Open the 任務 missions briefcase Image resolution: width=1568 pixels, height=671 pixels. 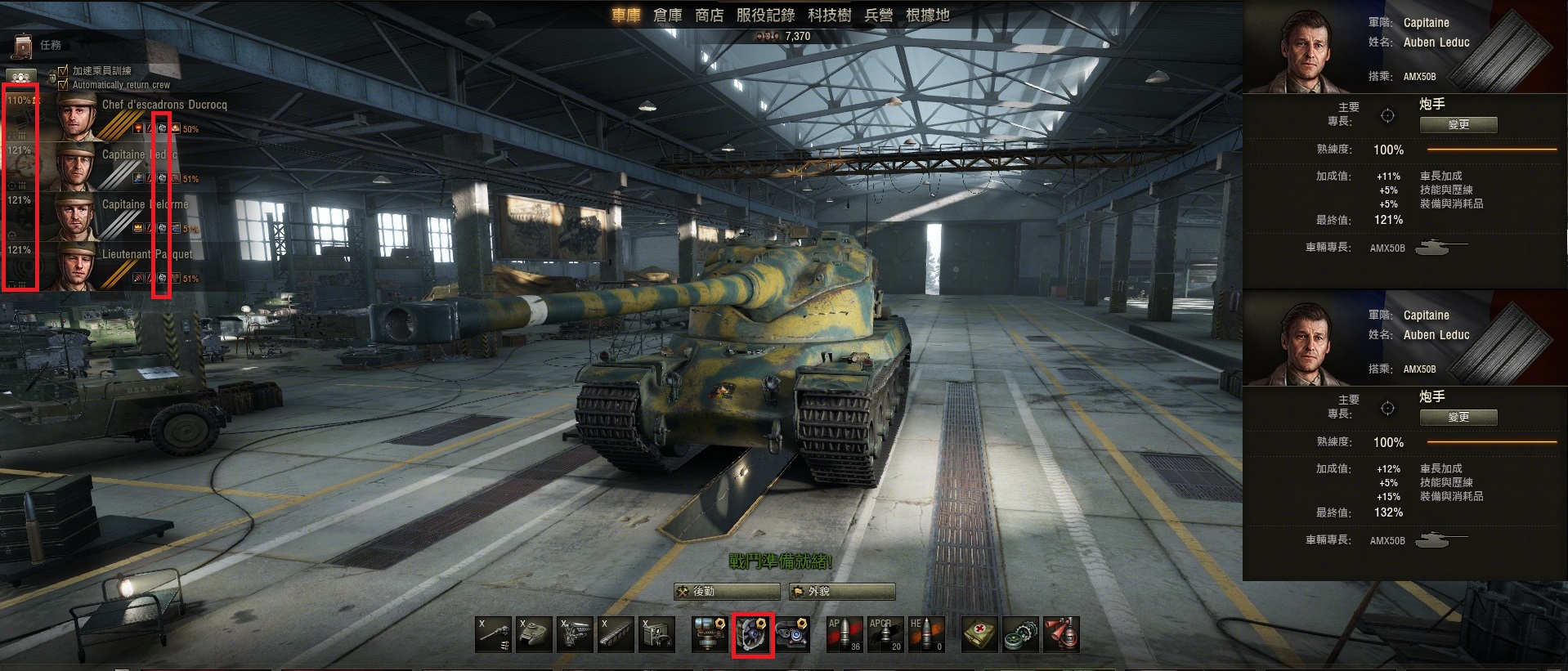[24, 46]
